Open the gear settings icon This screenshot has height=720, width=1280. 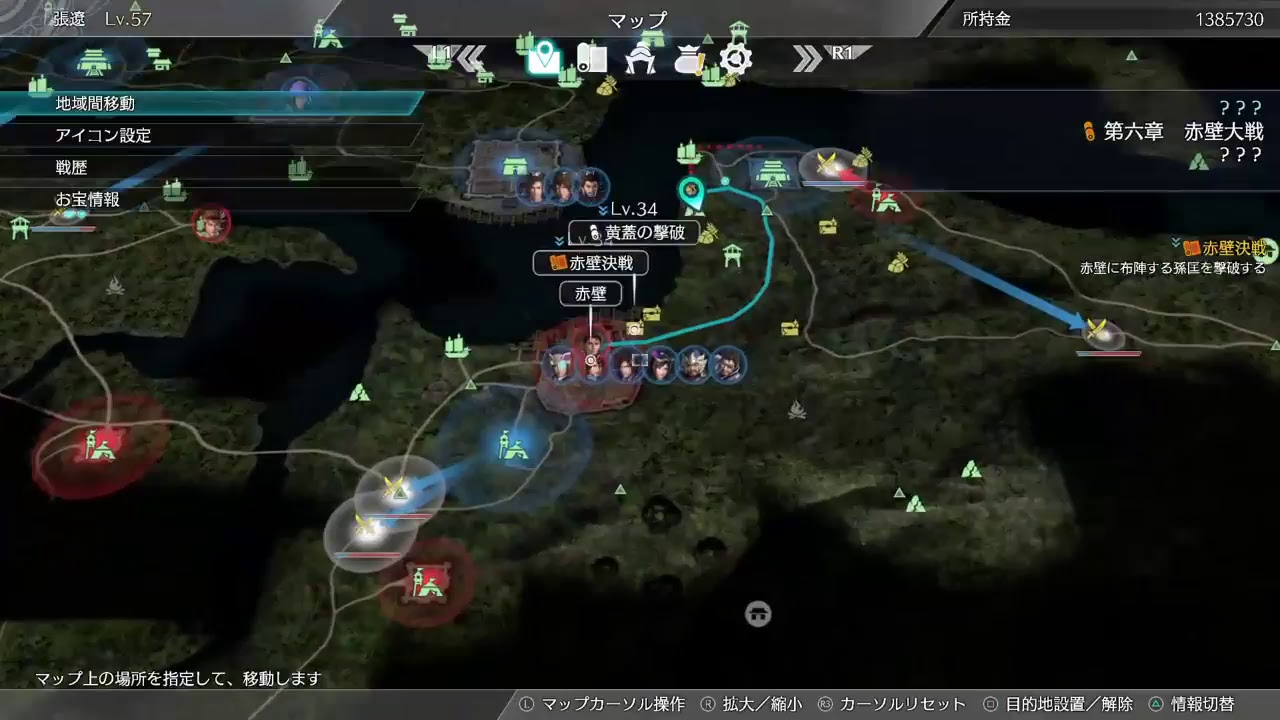[x=736, y=58]
